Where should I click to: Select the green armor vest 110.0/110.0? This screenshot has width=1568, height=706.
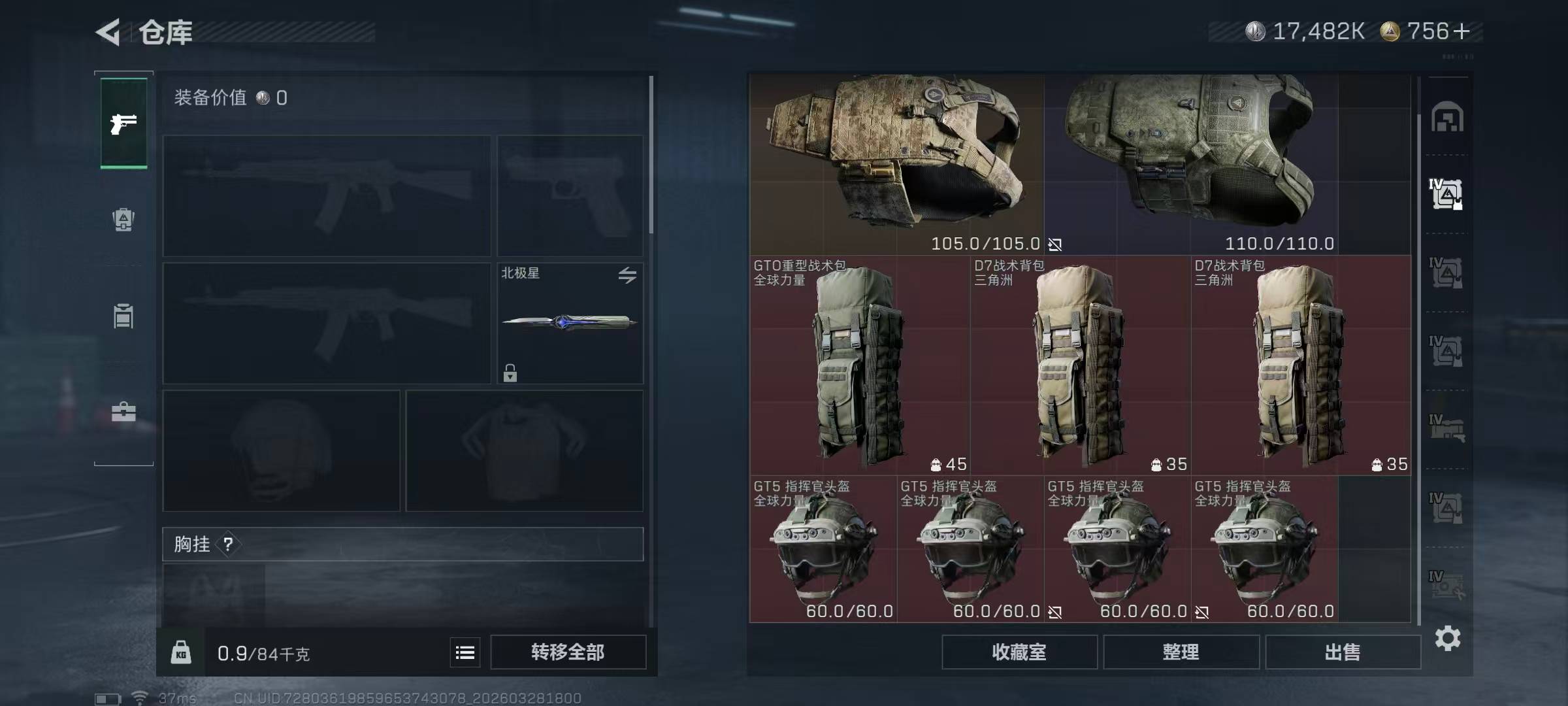(1190, 163)
